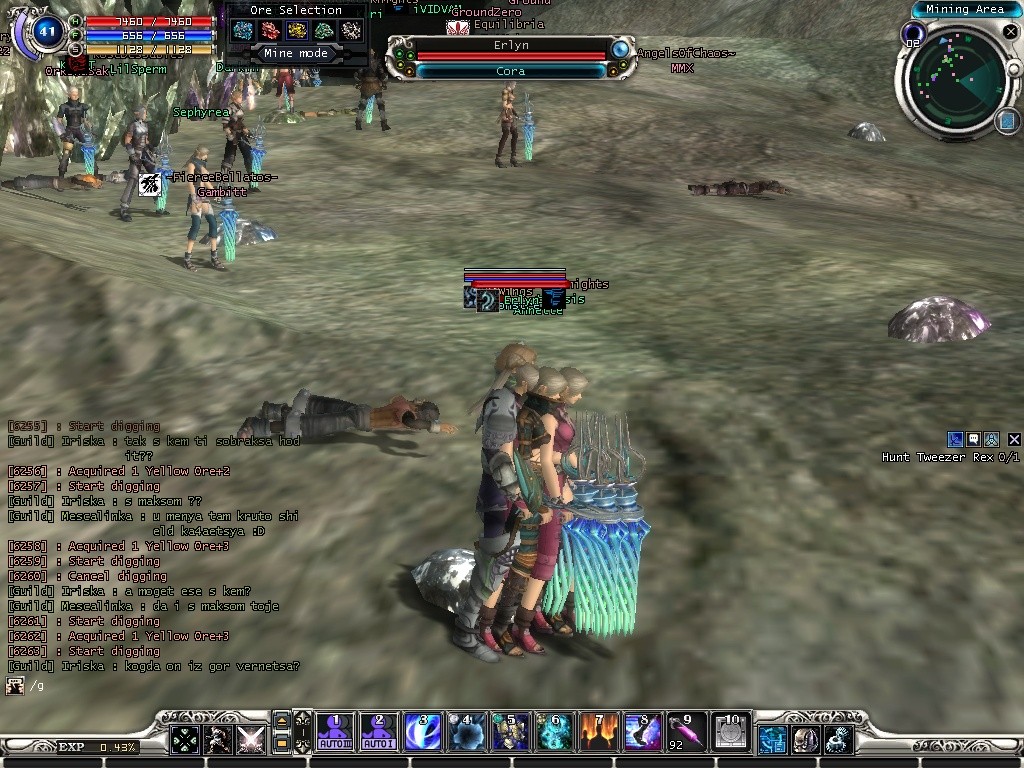1024x768 pixels.
Task: Toggle the Mine mode button
Action: click(x=296, y=53)
